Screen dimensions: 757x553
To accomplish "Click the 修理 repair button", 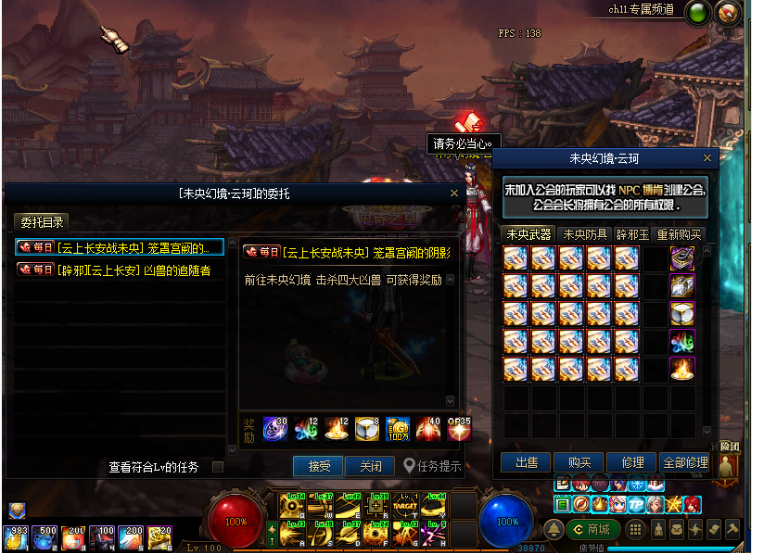I will [631, 463].
